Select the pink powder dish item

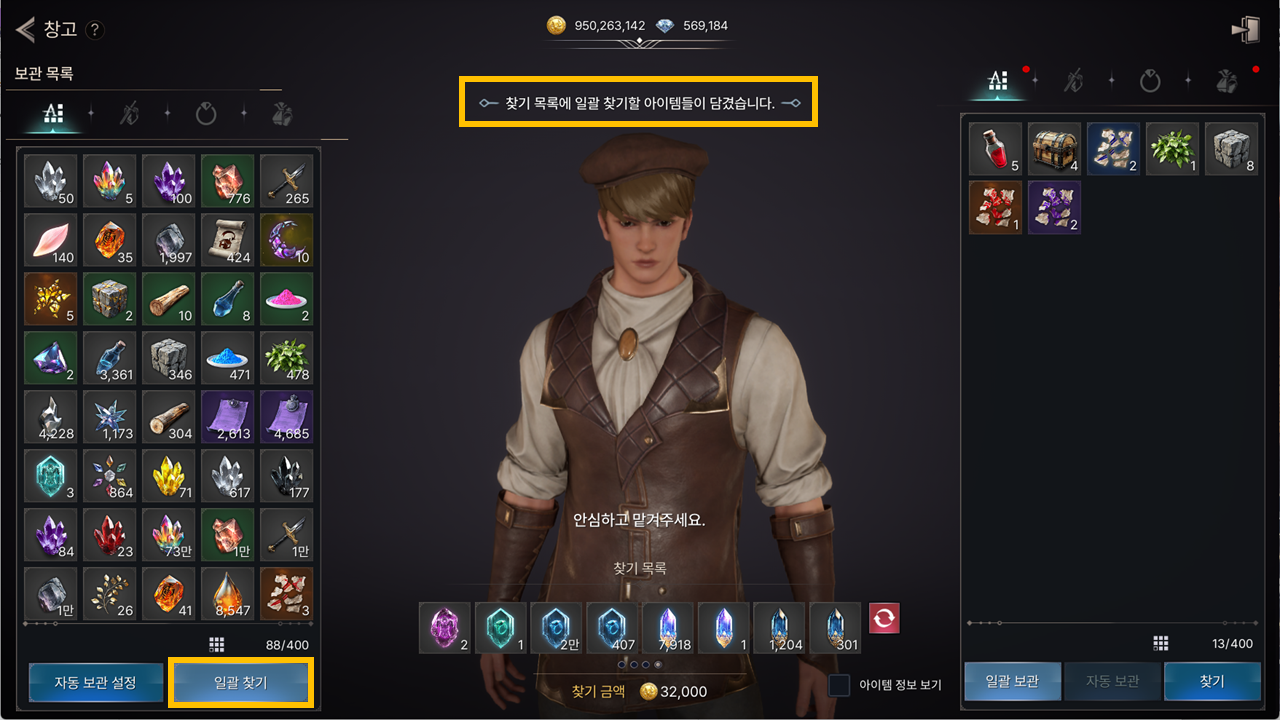[x=286, y=298]
